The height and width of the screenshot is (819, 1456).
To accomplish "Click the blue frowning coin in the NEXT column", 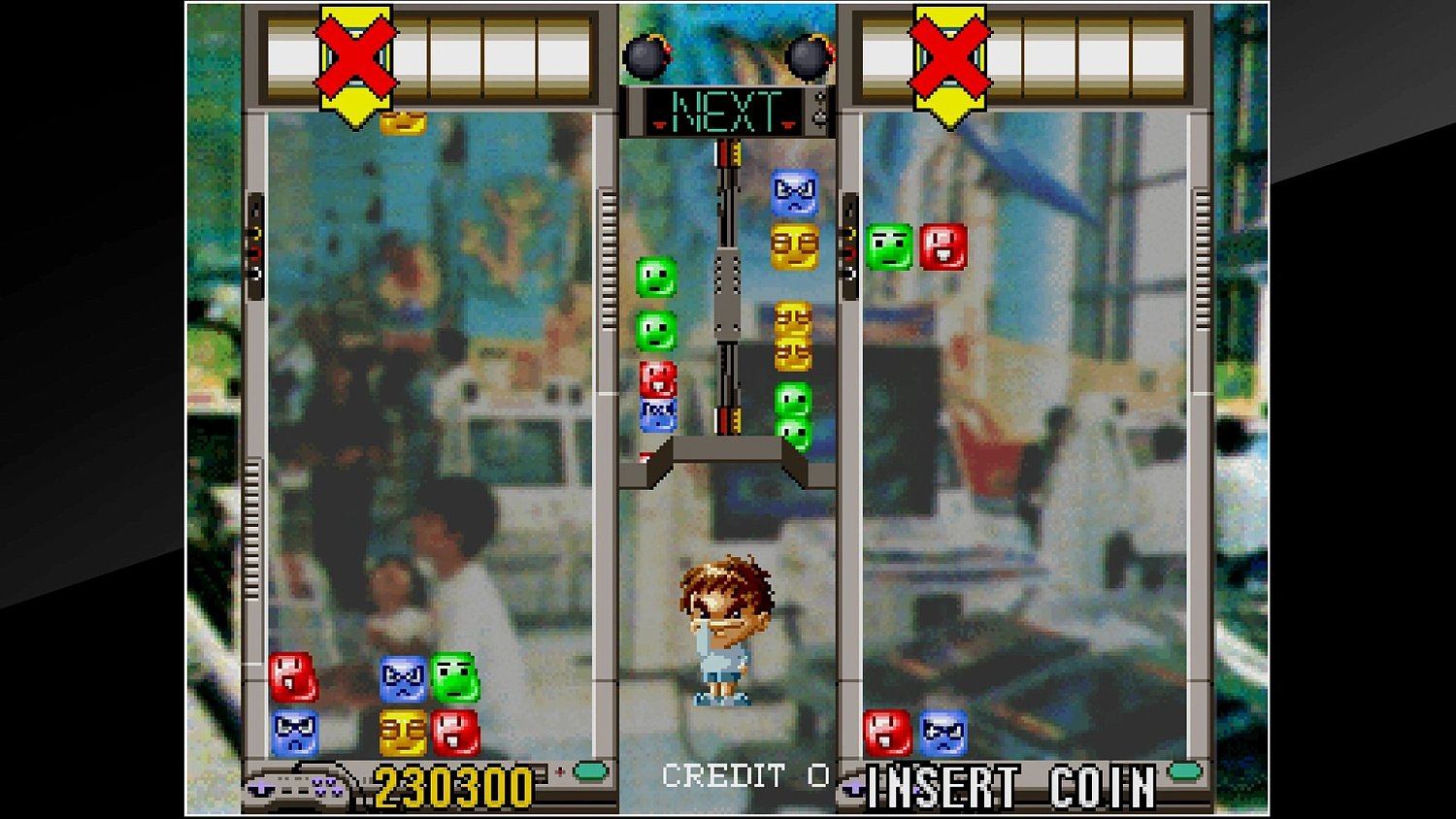I will pos(796,192).
